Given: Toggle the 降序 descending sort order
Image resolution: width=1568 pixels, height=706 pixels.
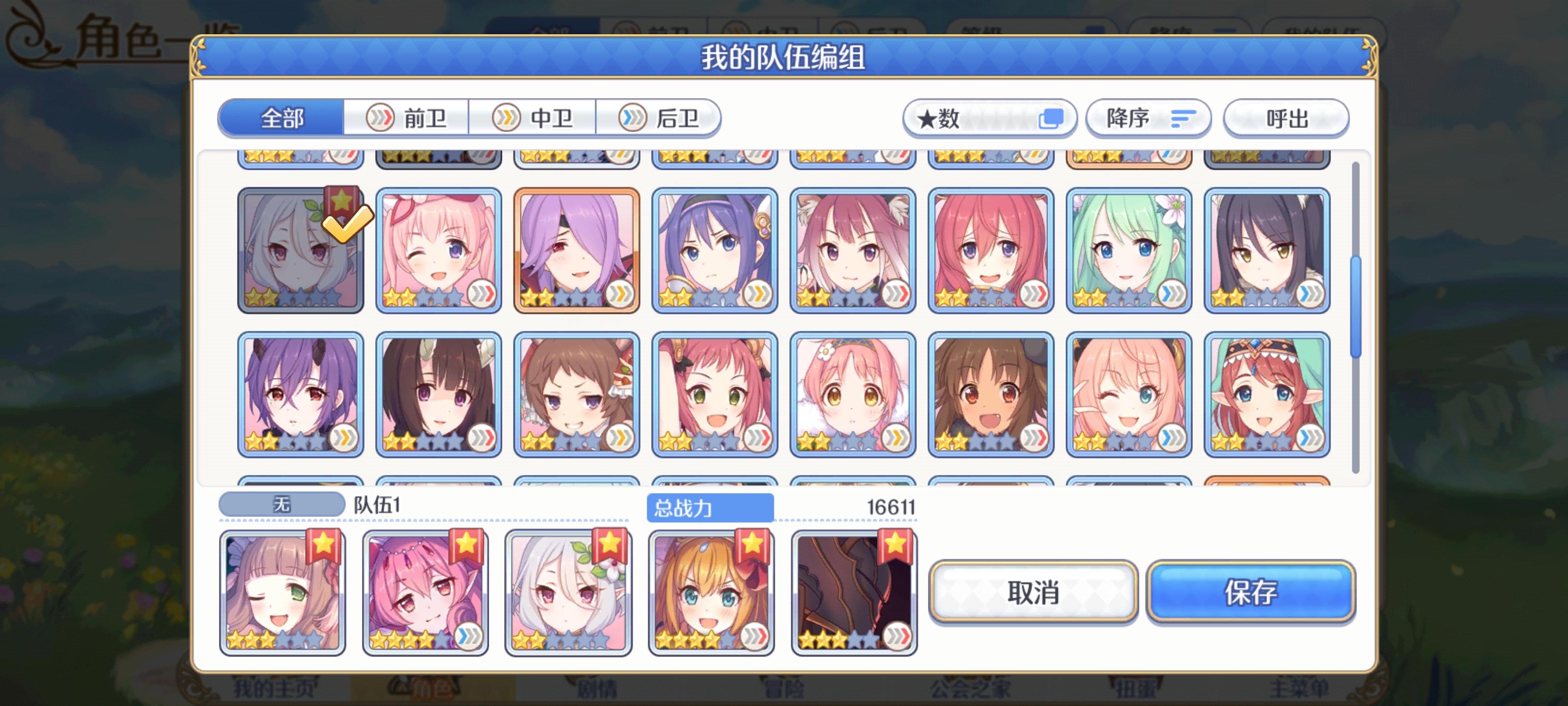Looking at the screenshot, I should [x=1148, y=118].
